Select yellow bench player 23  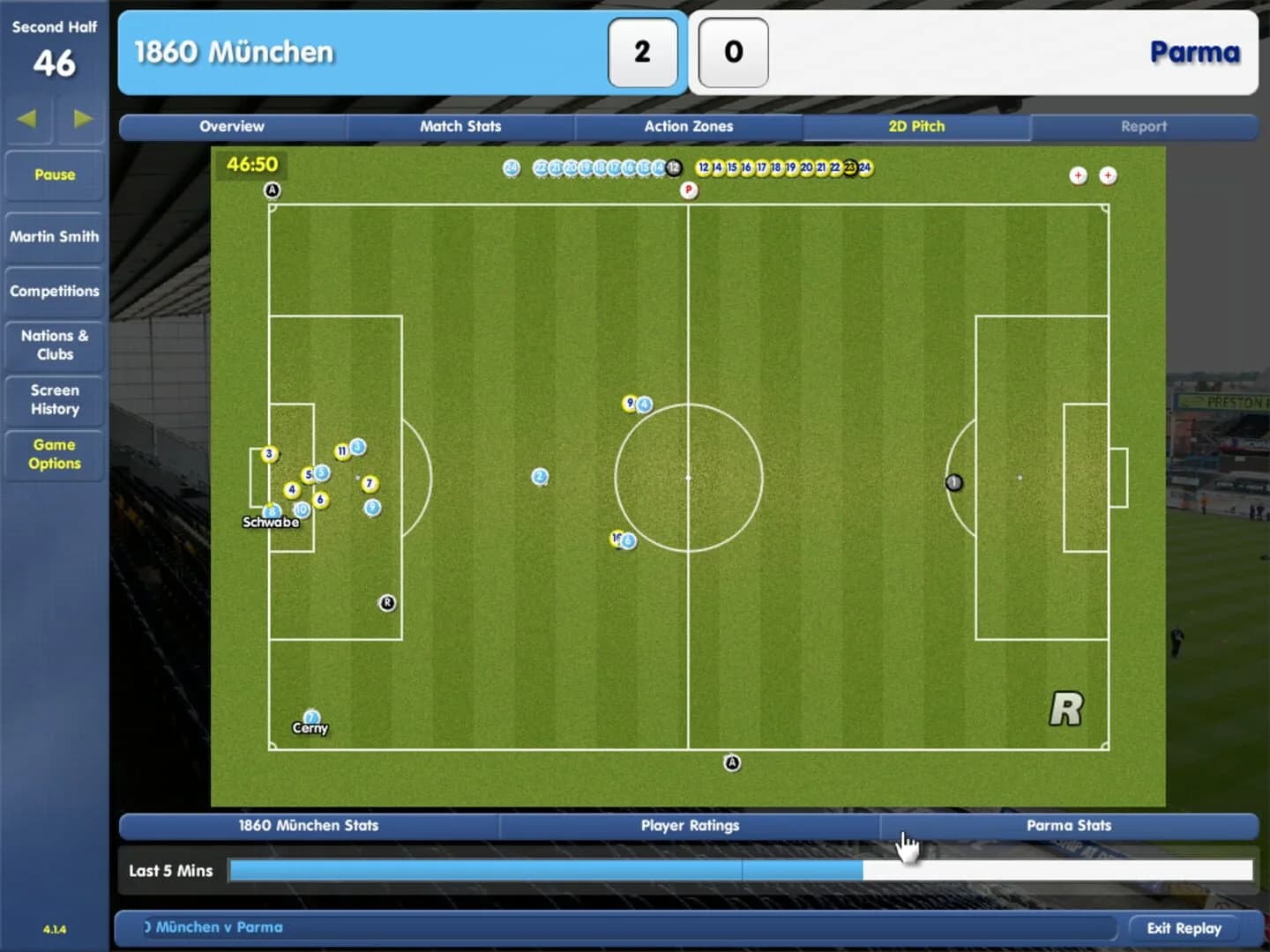(x=849, y=167)
